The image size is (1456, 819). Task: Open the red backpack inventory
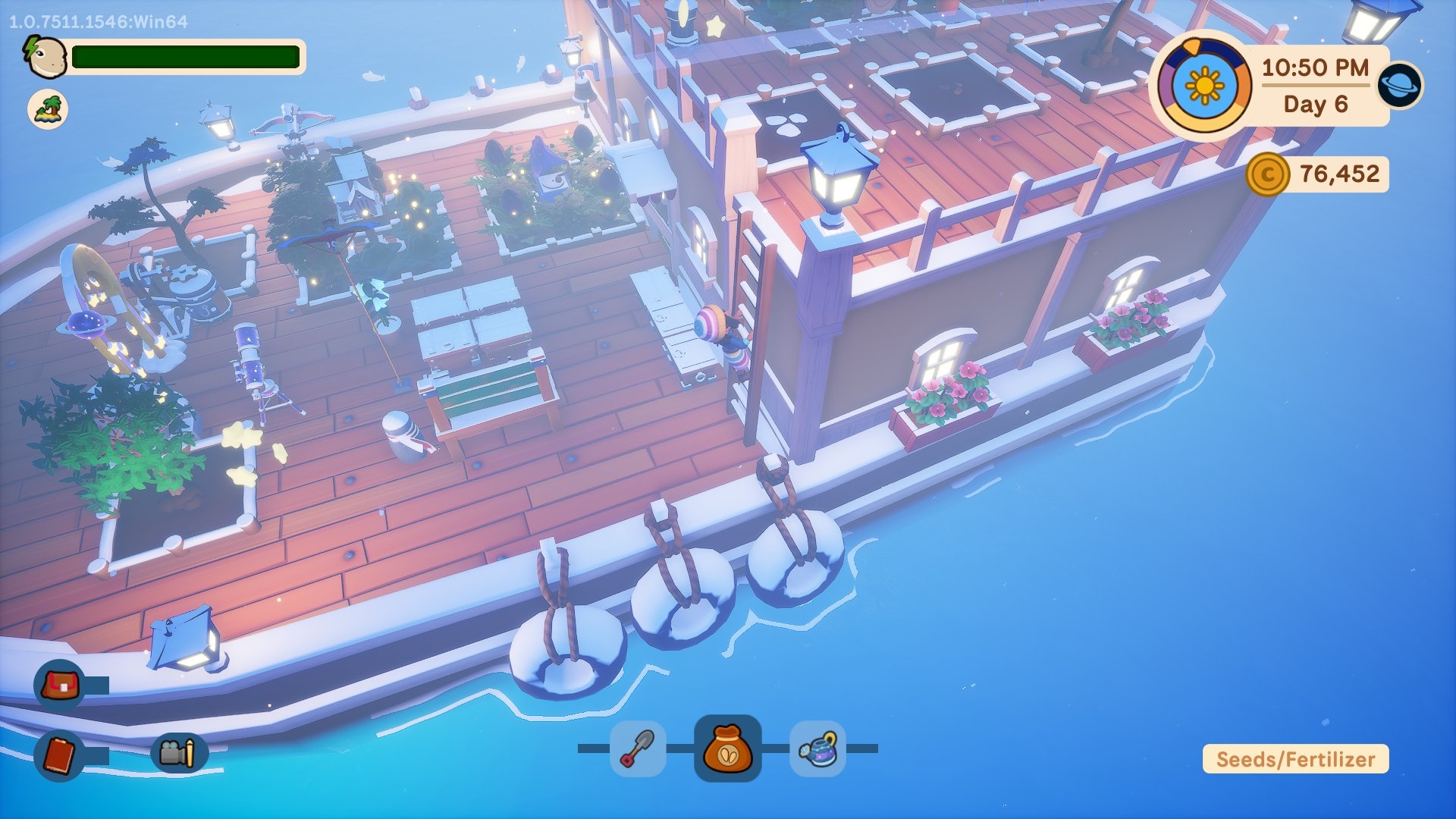tap(61, 686)
